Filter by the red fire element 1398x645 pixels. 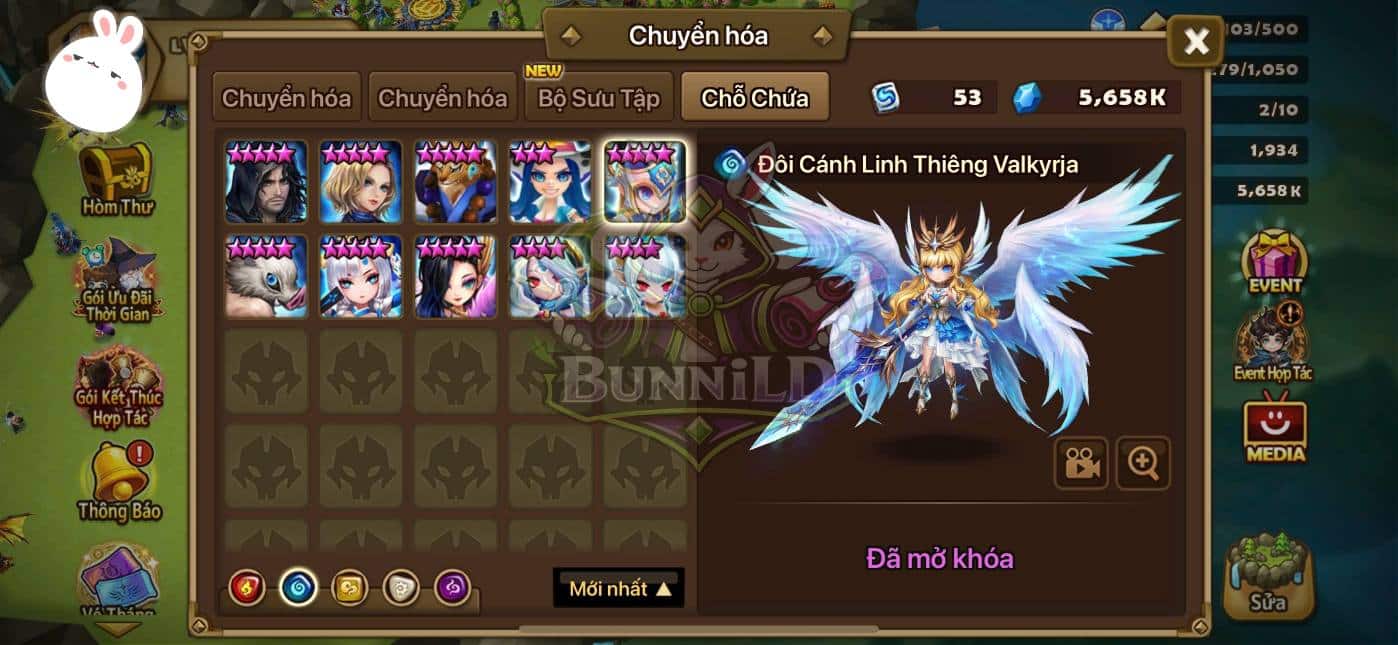(246, 587)
